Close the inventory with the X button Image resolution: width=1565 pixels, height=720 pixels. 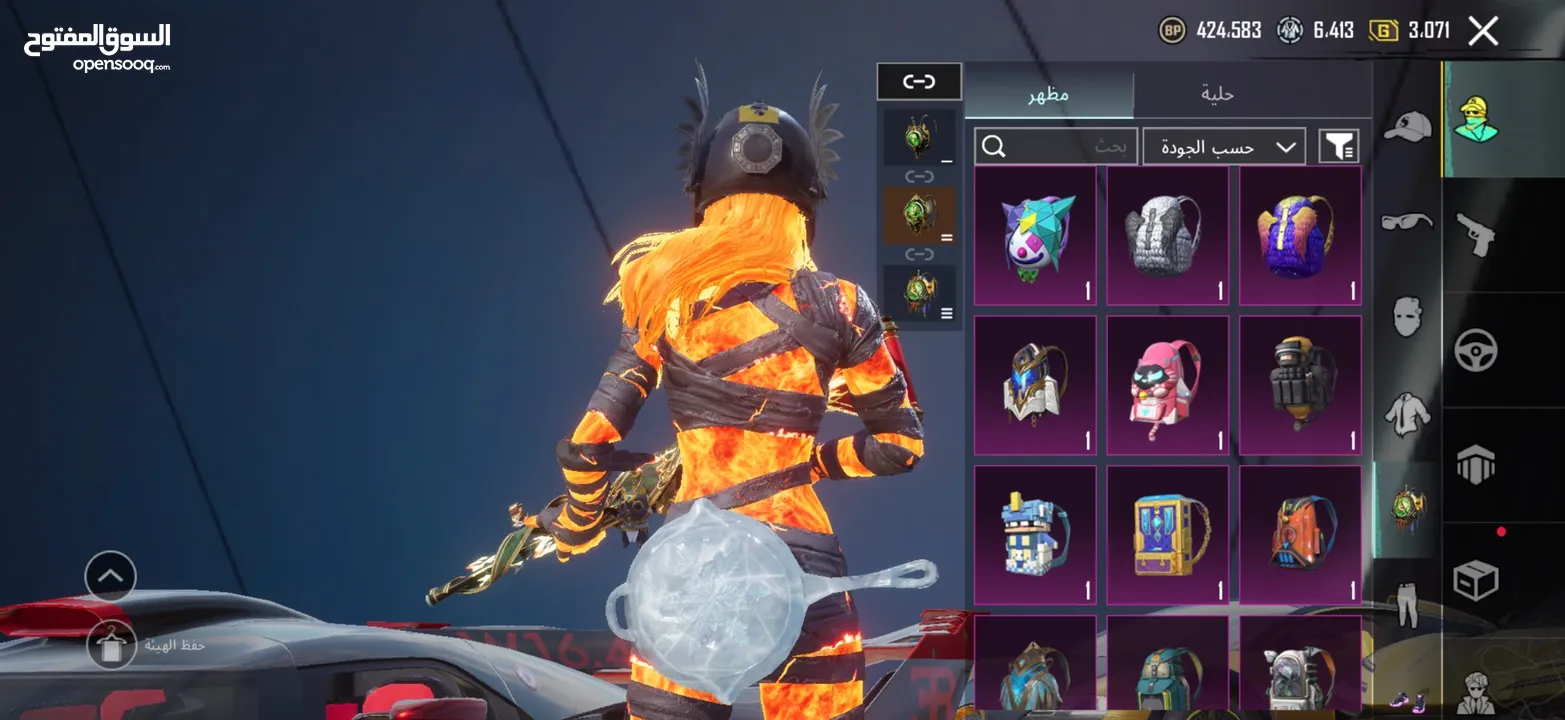pyautogui.click(x=1483, y=32)
